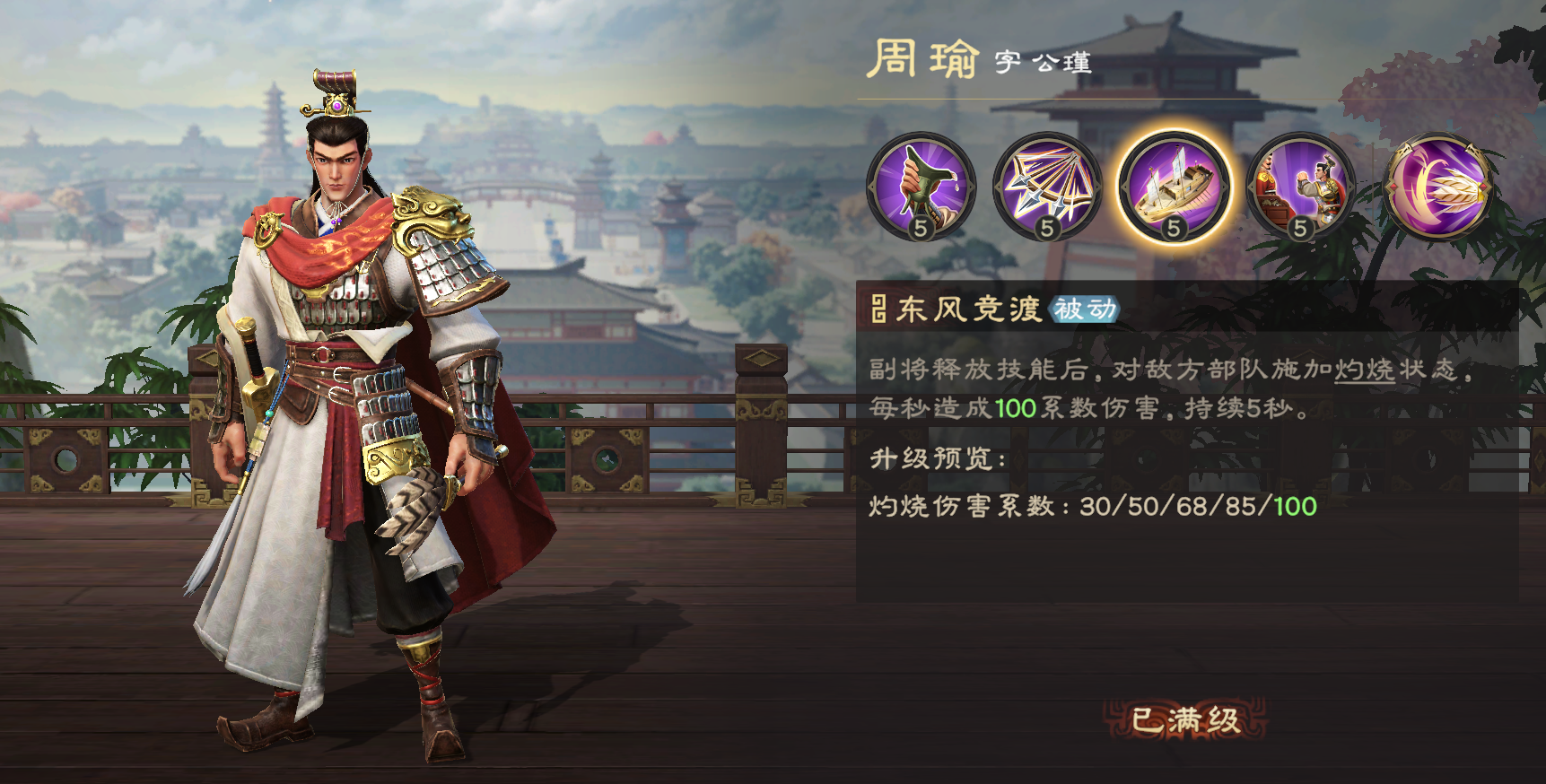Click the level 5 badge on the boat skill
Image resolution: width=1546 pixels, height=784 pixels.
click(1172, 230)
